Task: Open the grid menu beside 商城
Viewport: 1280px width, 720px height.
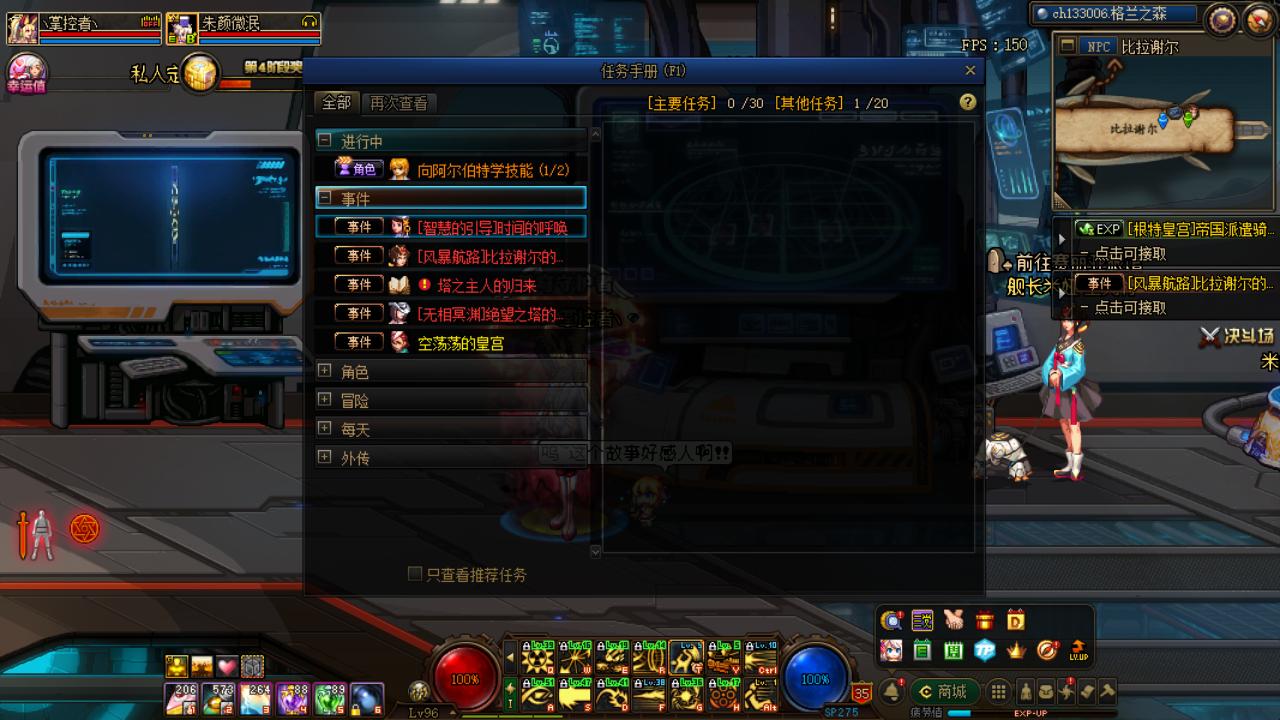Action: pyautogui.click(x=998, y=691)
